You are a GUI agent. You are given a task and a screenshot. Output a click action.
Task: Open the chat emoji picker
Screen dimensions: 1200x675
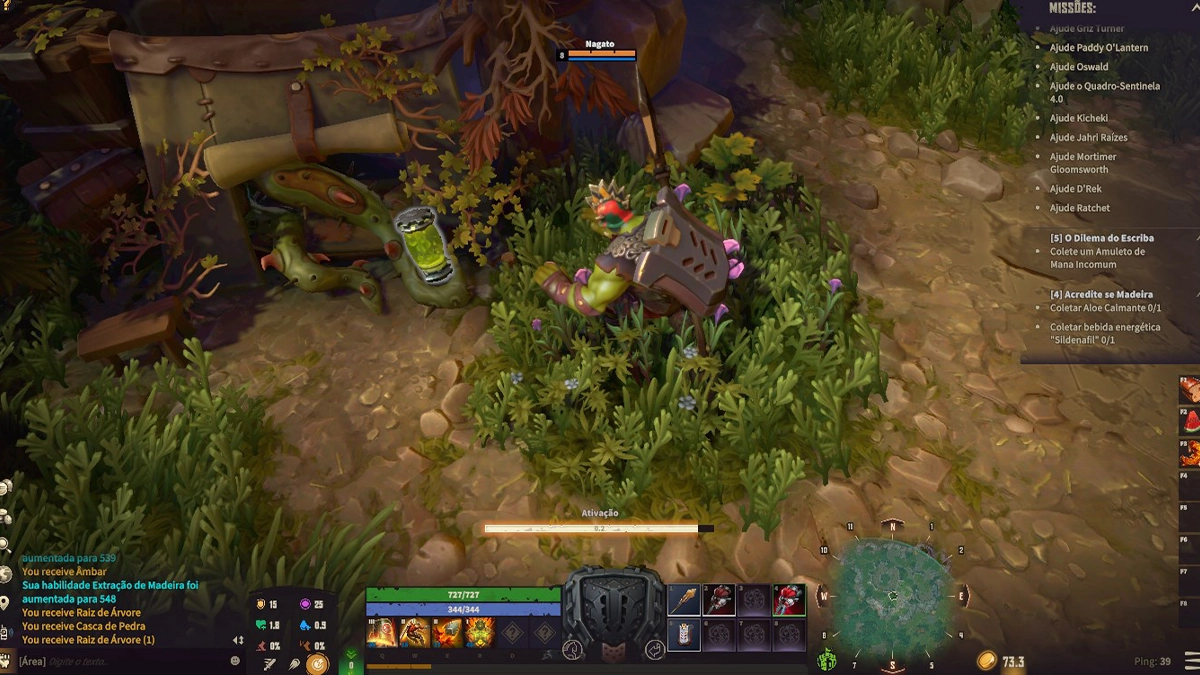click(x=236, y=661)
